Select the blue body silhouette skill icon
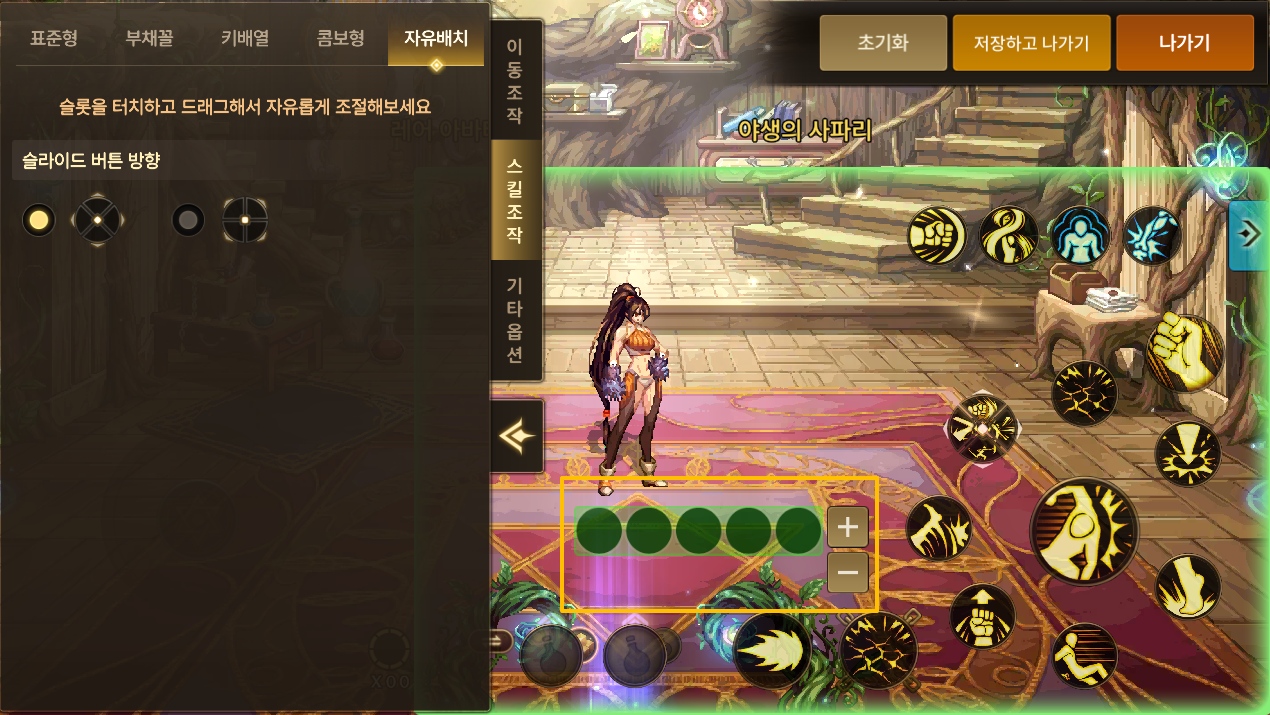Screen dimensions: 1270x715 (1080, 236)
